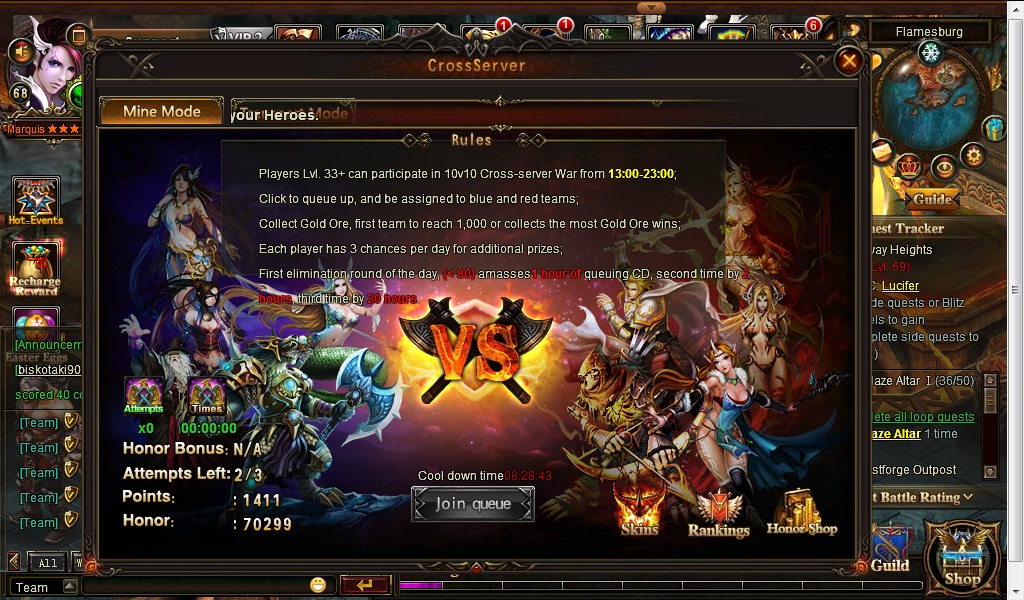
Task: Select the All chat filter tab
Action: [48, 563]
